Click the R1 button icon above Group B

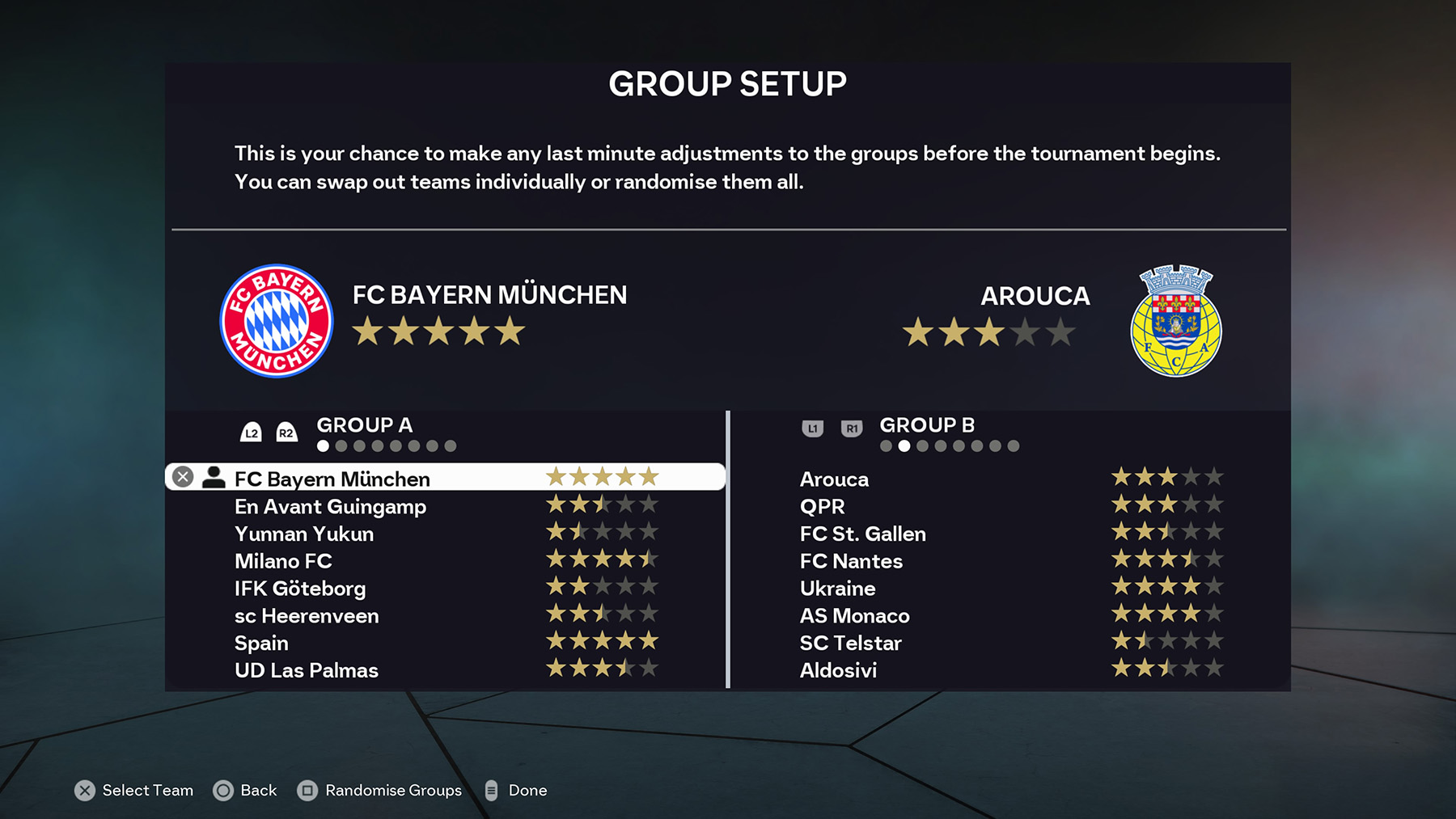[850, 429]
